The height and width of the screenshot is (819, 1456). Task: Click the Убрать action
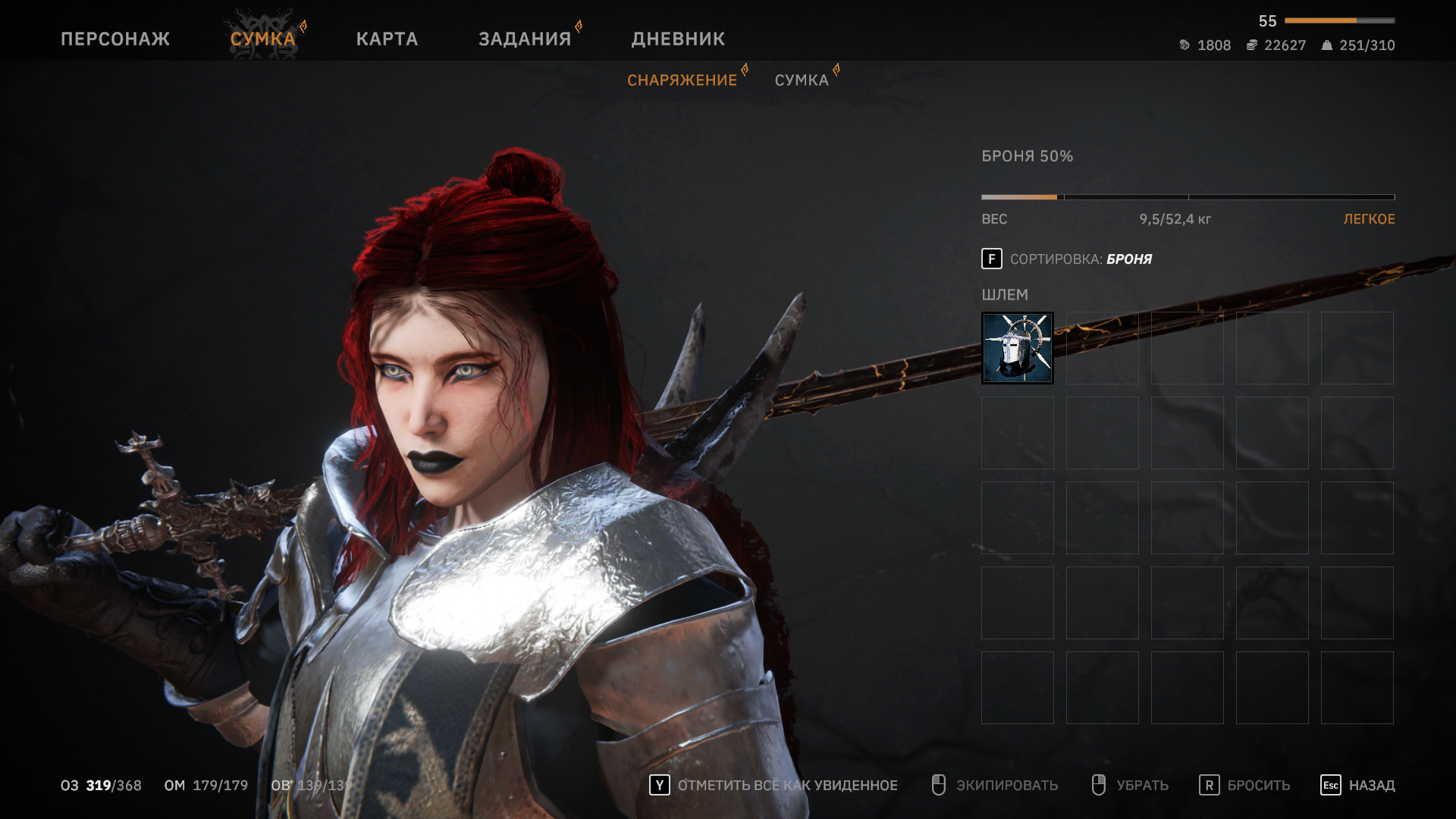point(1130,786)
